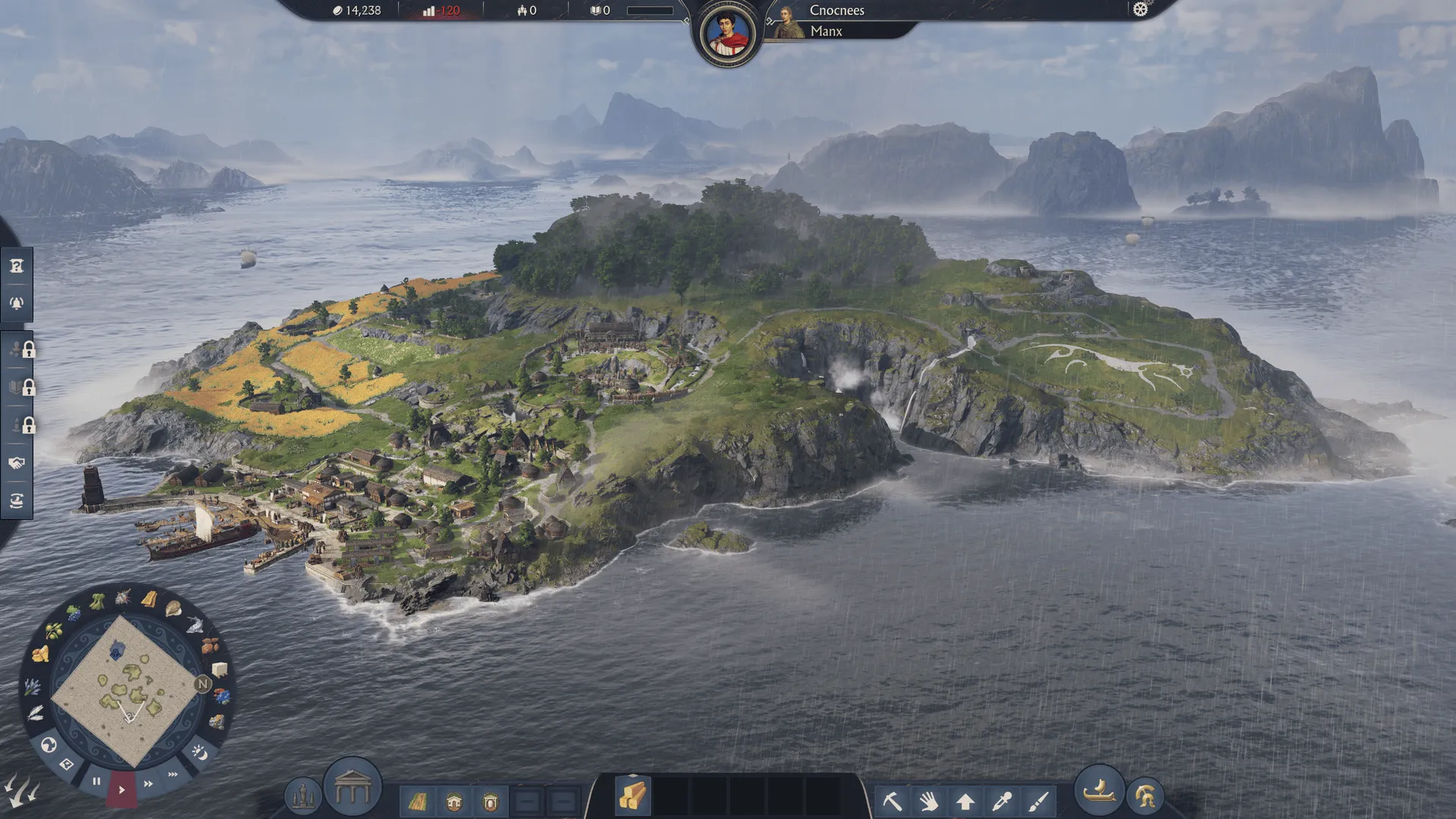
Task: Select the upgrade arrow tool
Action: pyautogui.click(x=965, y=799)
